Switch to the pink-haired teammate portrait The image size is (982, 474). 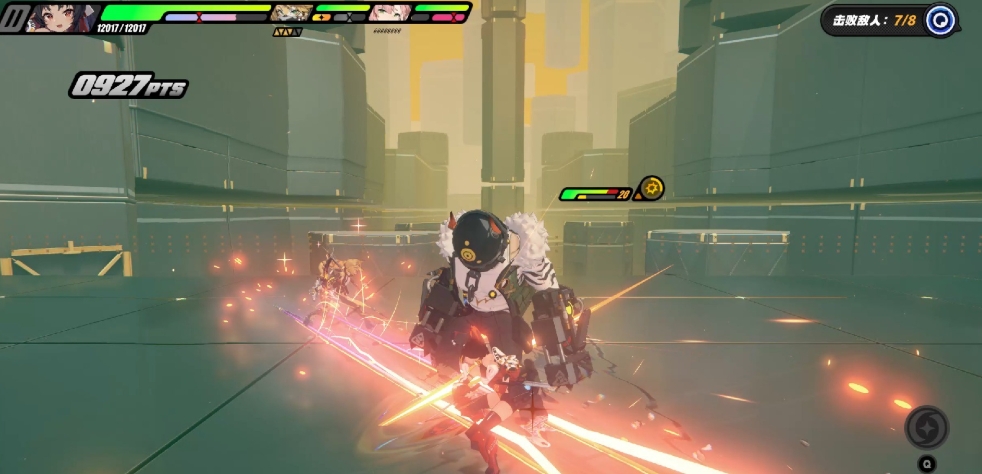point(389,13)
